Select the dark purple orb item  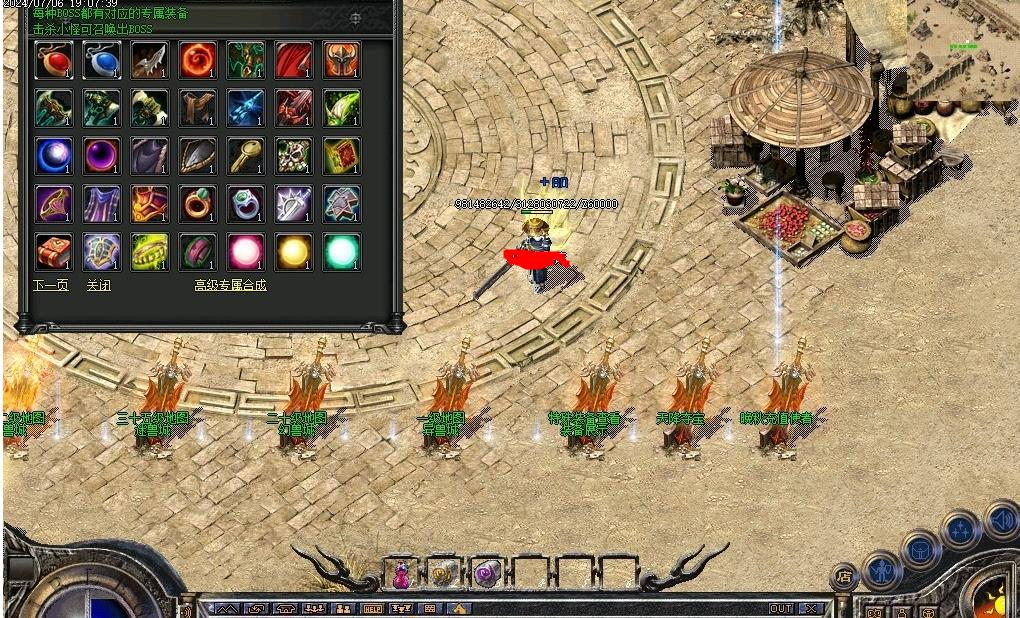pyautogui.click(x=102, y=156)
